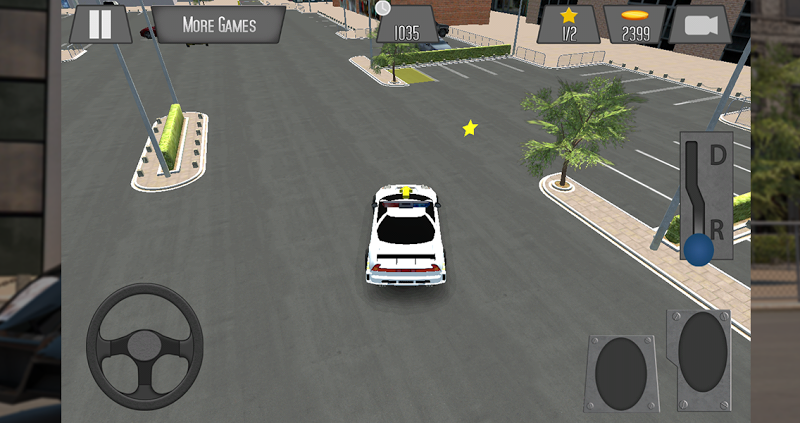Tap the brake pedal
The height and width of the screenshot is (423, 800).
pos(620,373)
